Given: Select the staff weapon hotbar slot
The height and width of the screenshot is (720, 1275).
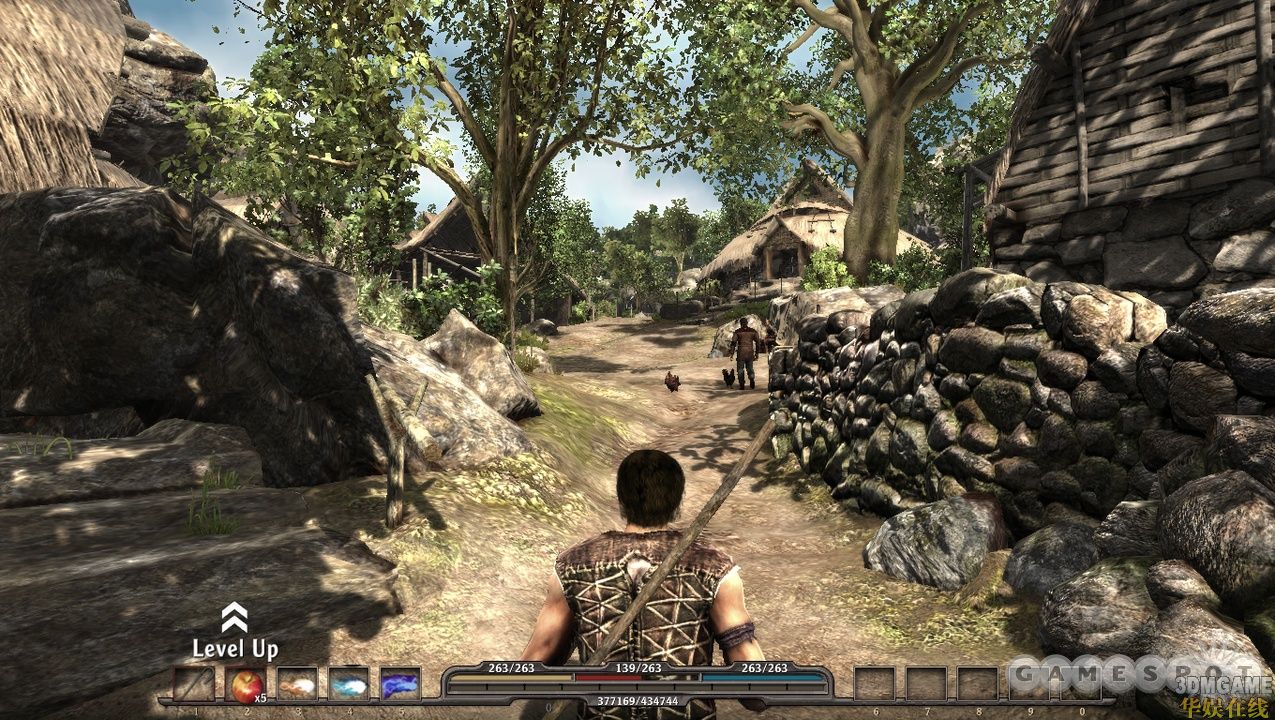Looking at the screenshot, I should click(x=194, y=684).
